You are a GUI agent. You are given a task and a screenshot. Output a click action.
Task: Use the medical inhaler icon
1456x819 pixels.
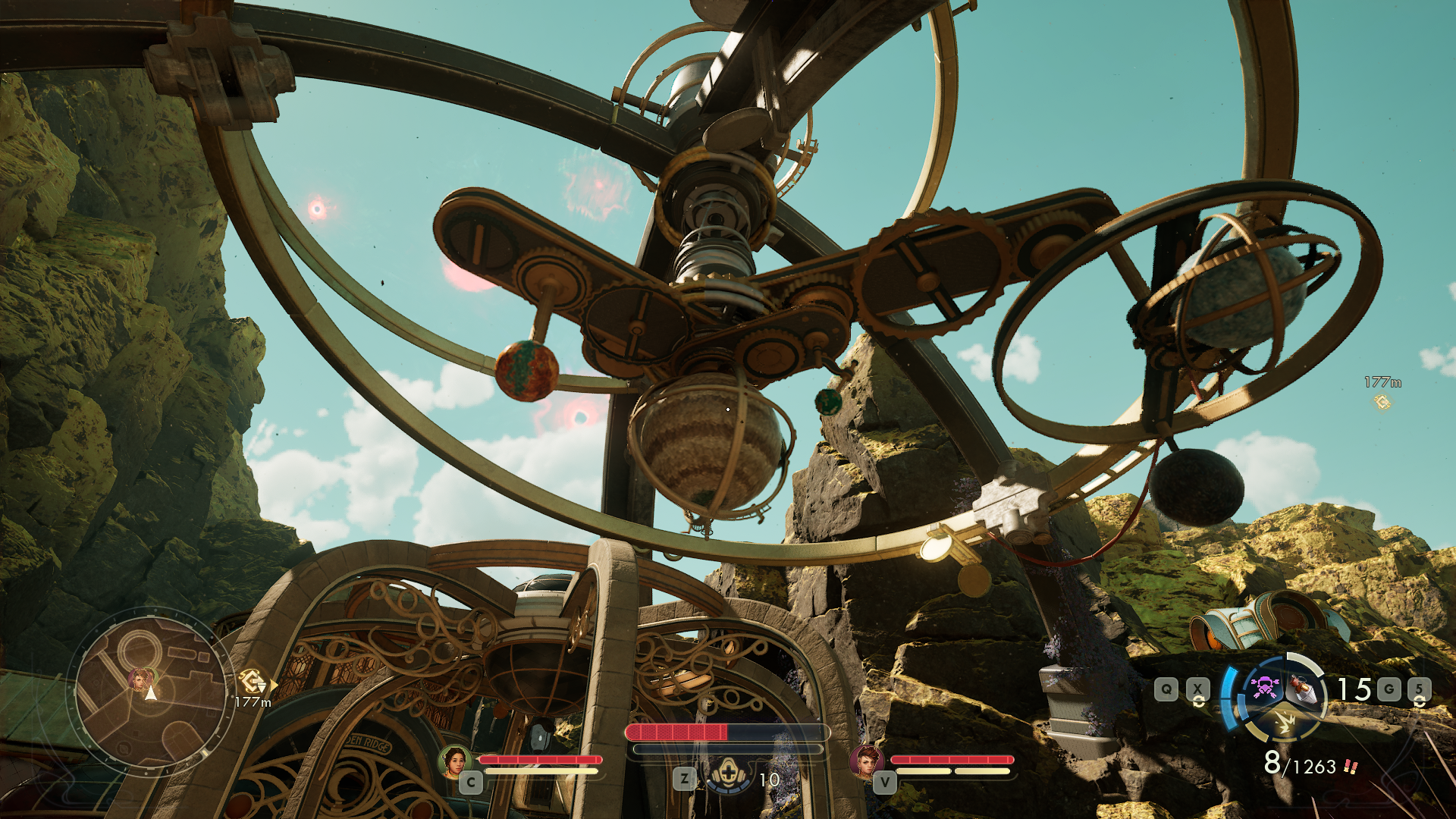(728, 774)
